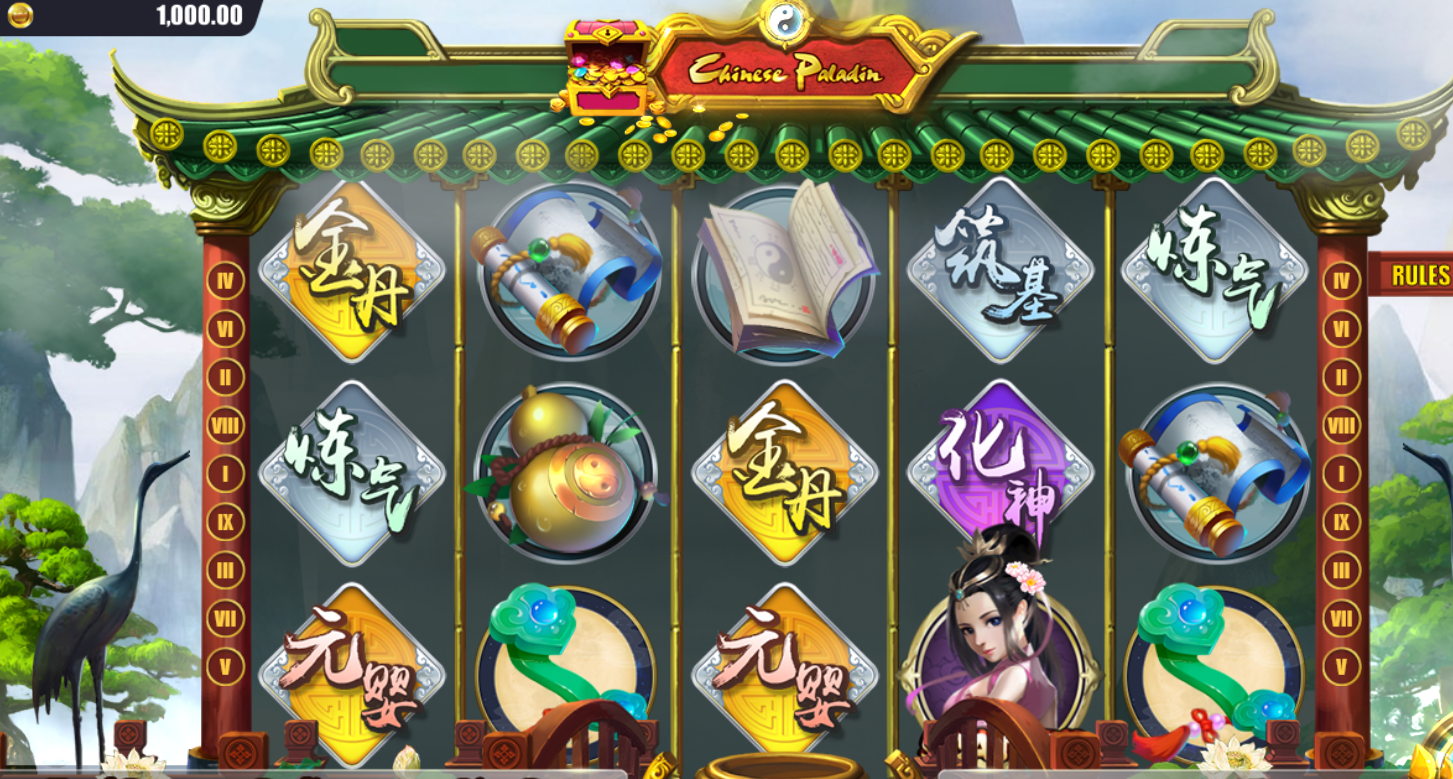Highlight payline II on the left pillar
Viewport: 1453px width, 779px height.
(225, 378)
